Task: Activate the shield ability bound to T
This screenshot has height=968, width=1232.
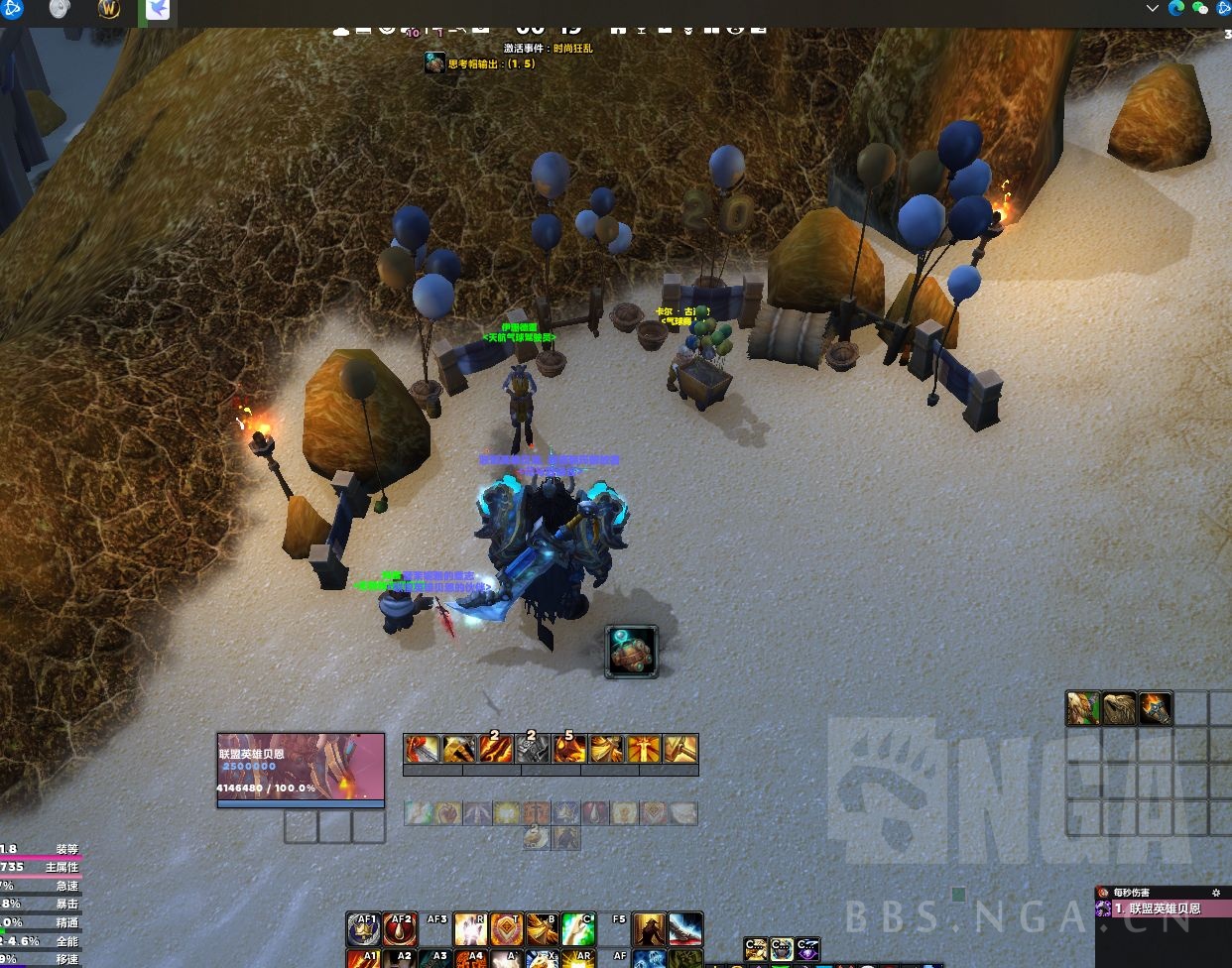Action: click(x=506, y=928)
